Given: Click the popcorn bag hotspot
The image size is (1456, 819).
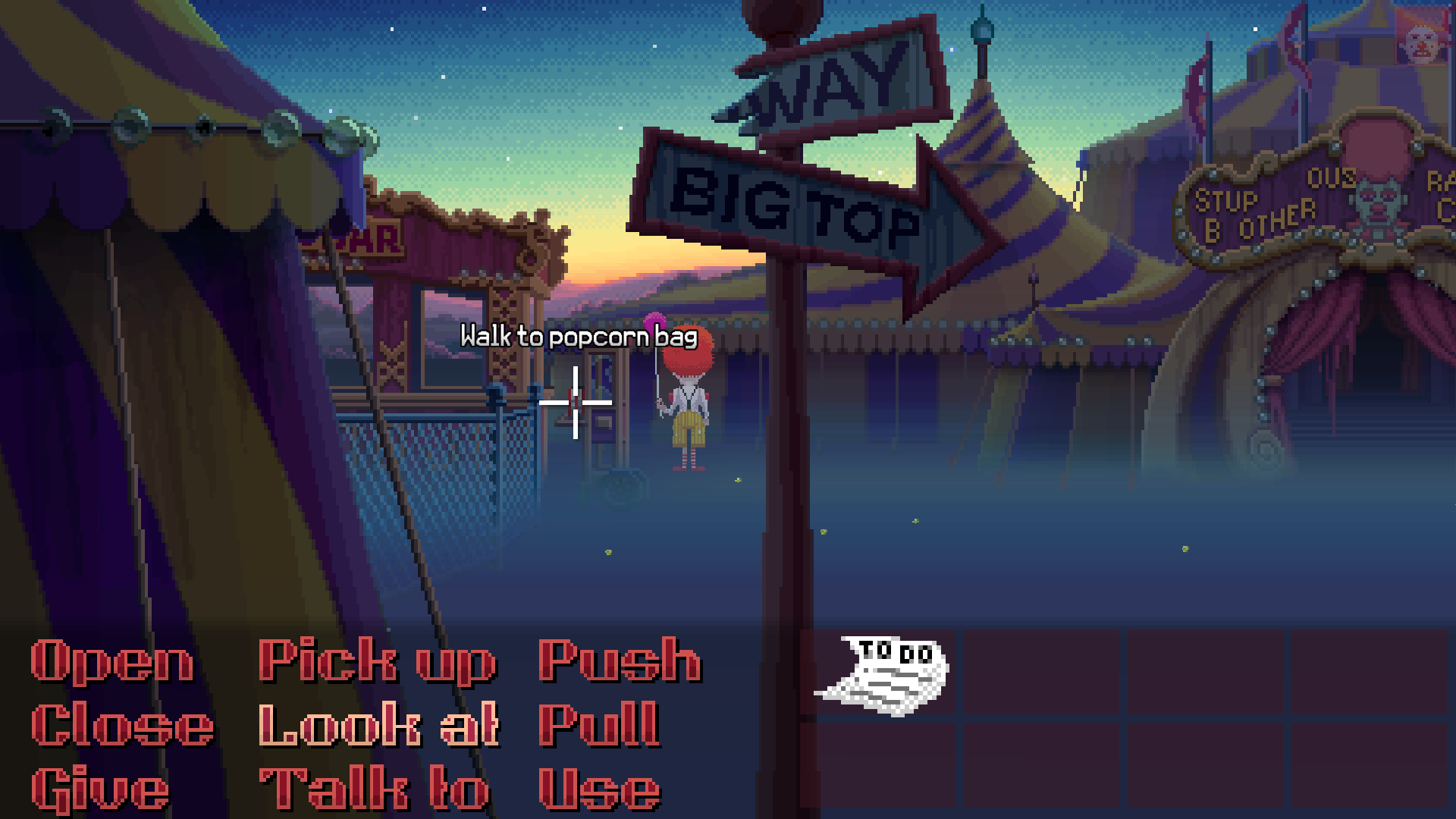Looking at the screenshot, I should [576, 402].
